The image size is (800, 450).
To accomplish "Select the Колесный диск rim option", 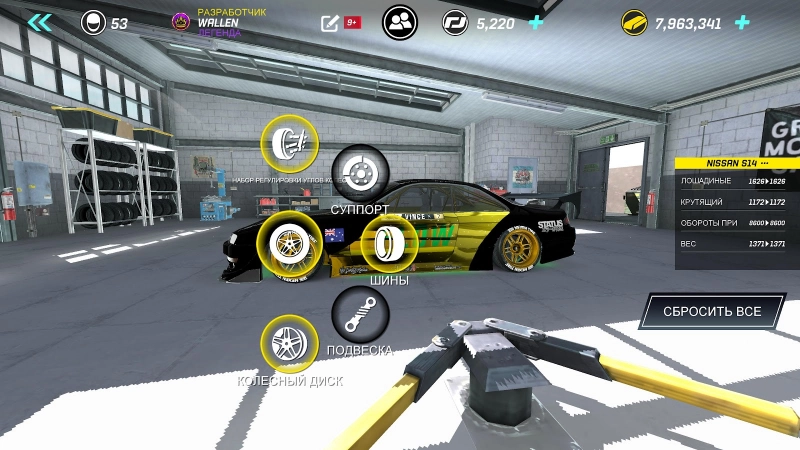I will [289, 344].
